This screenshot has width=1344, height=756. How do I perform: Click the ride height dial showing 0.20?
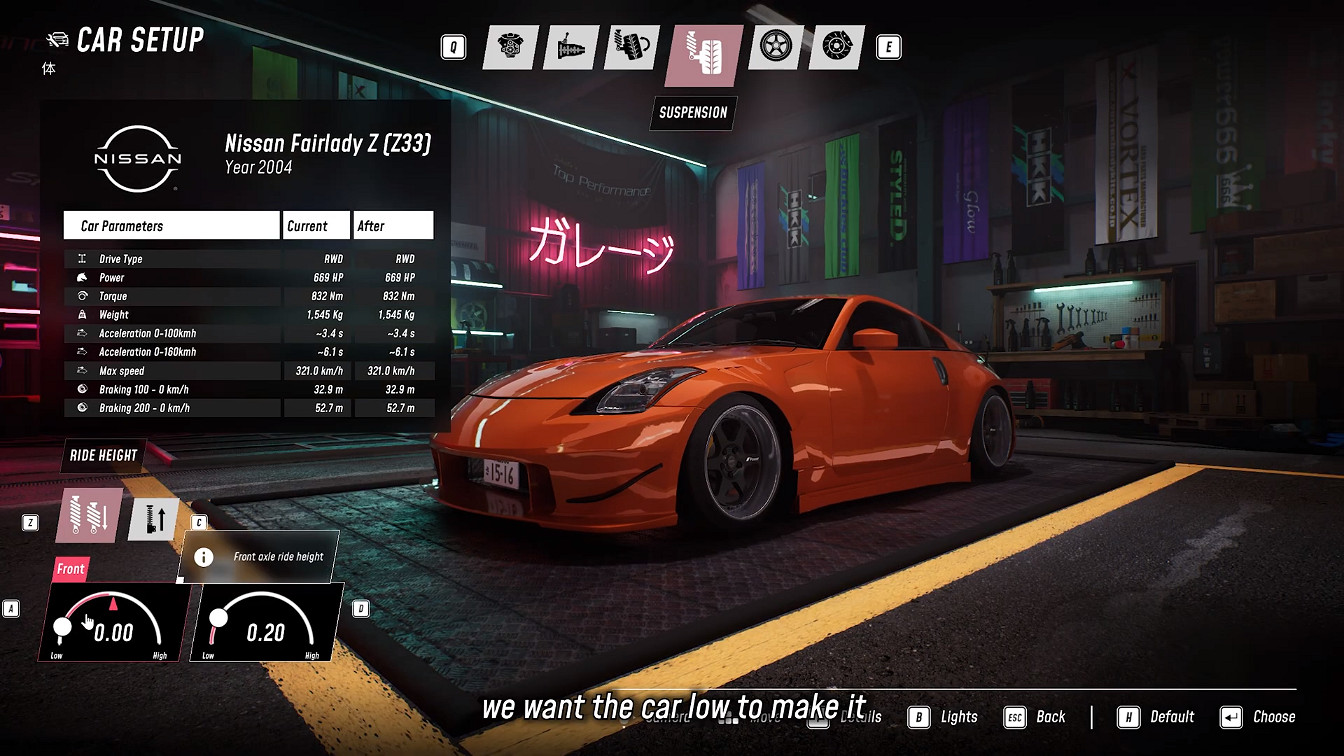pos(266,623)
